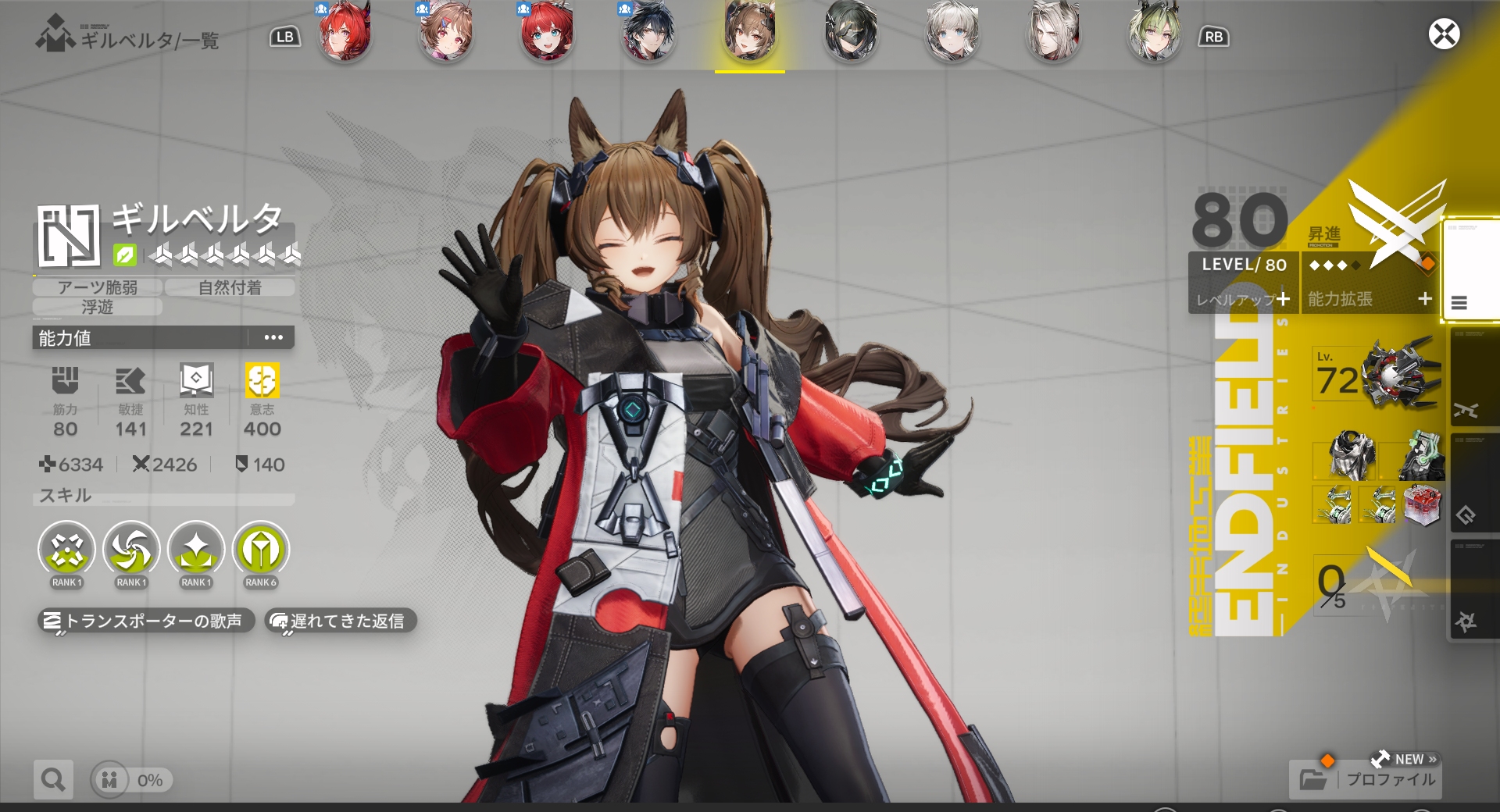
Task: Open the プロファイル profile folder
Action: pos(1366,778)
